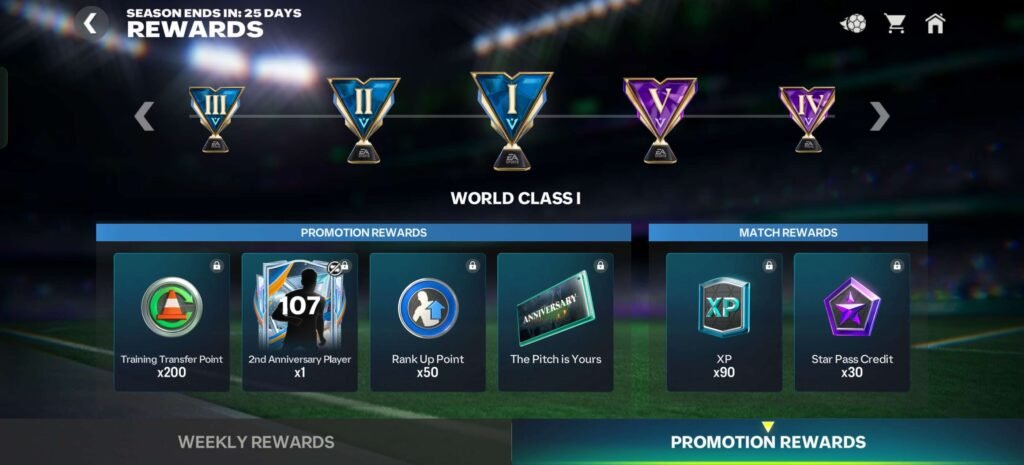This screenshot has width=1024, height=465.
Task: Return to the home screen
Action: [x=935, y=23]
